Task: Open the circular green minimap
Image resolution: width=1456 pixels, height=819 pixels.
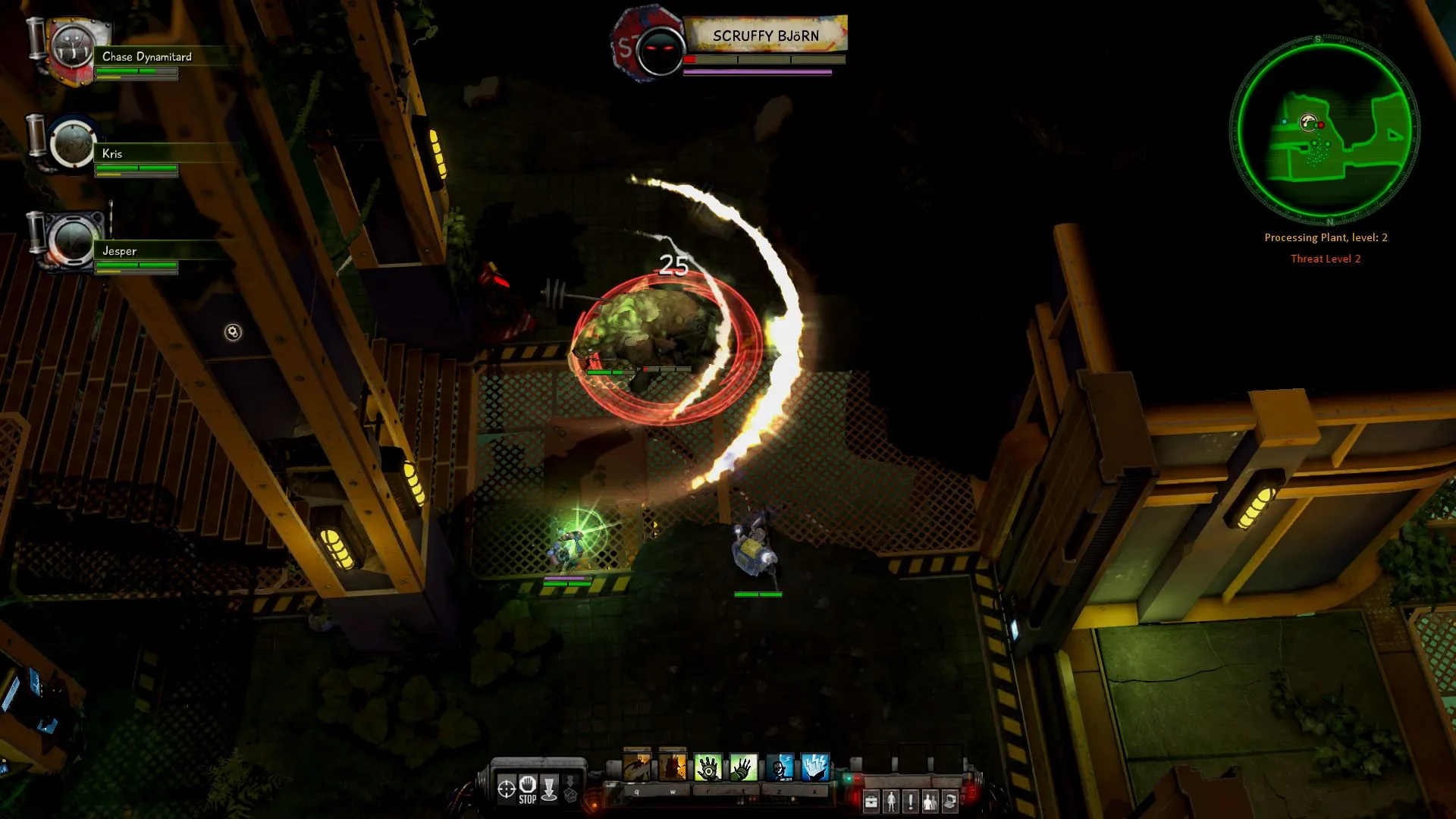Action: (1324, 130)
